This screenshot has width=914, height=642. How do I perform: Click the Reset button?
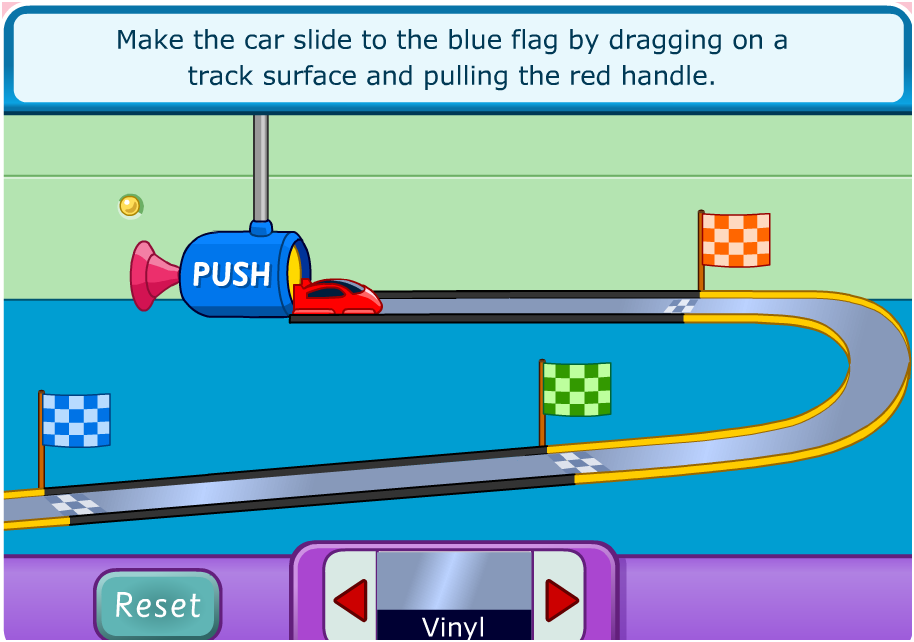pyautogui.click(x=158, y=604)
